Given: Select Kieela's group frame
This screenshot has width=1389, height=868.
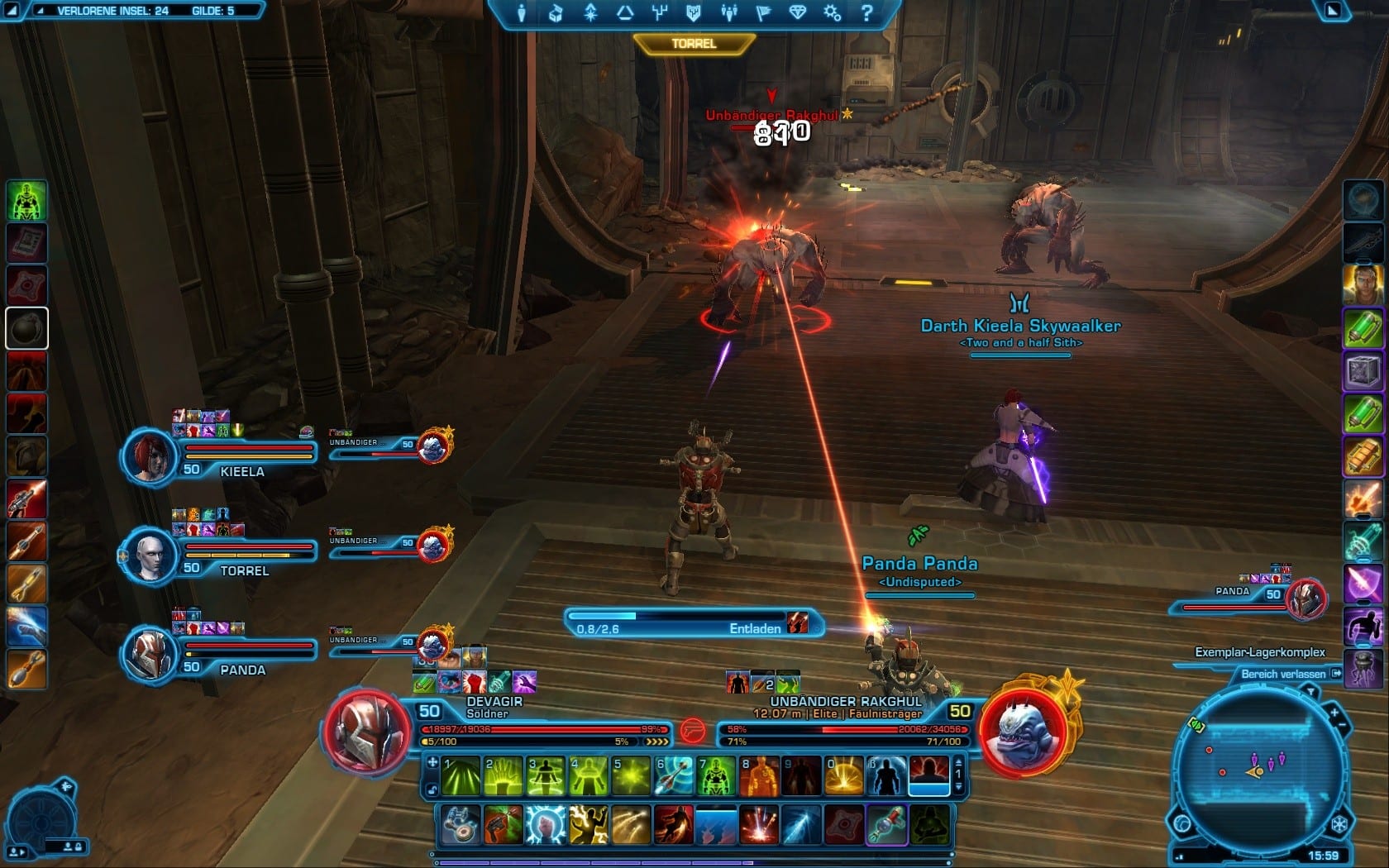Looking at the screenshot, I should [150, 455].
